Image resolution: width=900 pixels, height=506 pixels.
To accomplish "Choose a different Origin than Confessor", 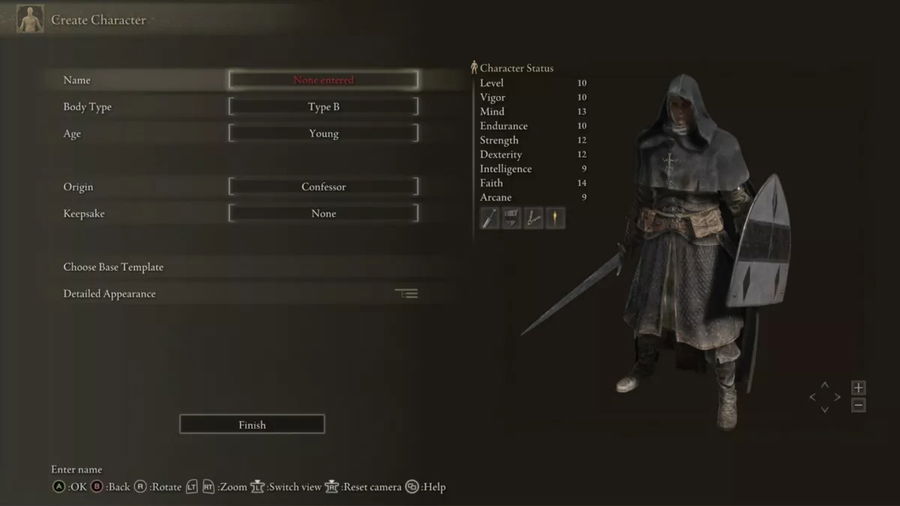I will 323,187.
